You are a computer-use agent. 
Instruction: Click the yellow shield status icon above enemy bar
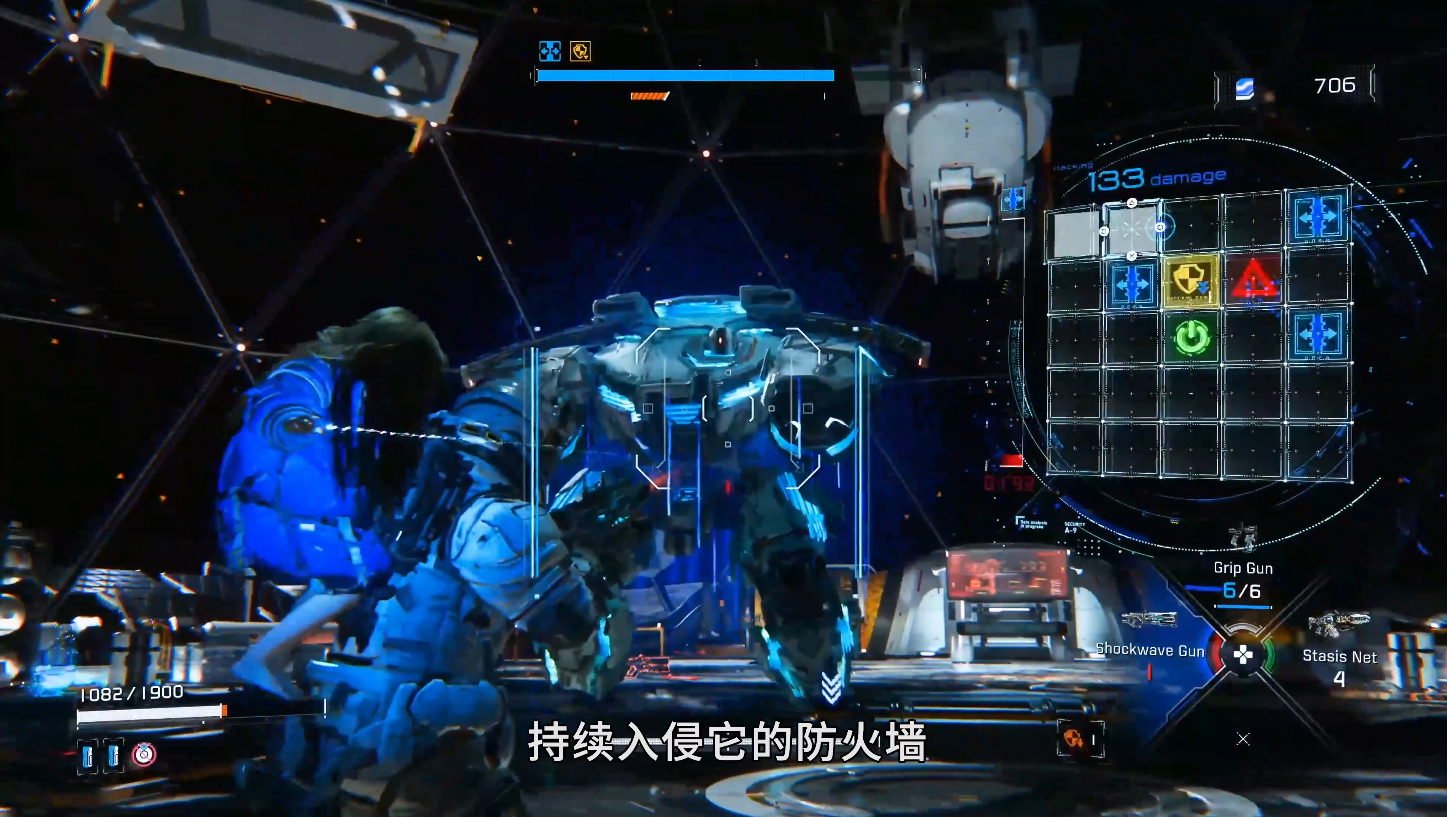[580, 51]
